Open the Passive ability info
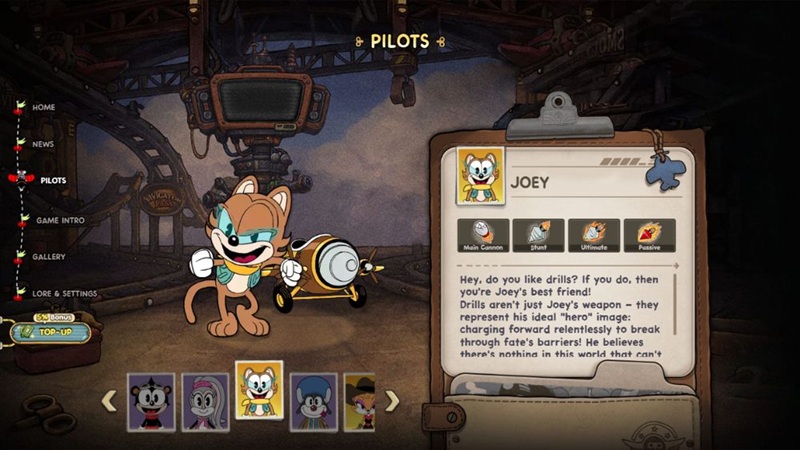Image resolution: width=800 pixels, height=450 pixels. tap(649, 235)
